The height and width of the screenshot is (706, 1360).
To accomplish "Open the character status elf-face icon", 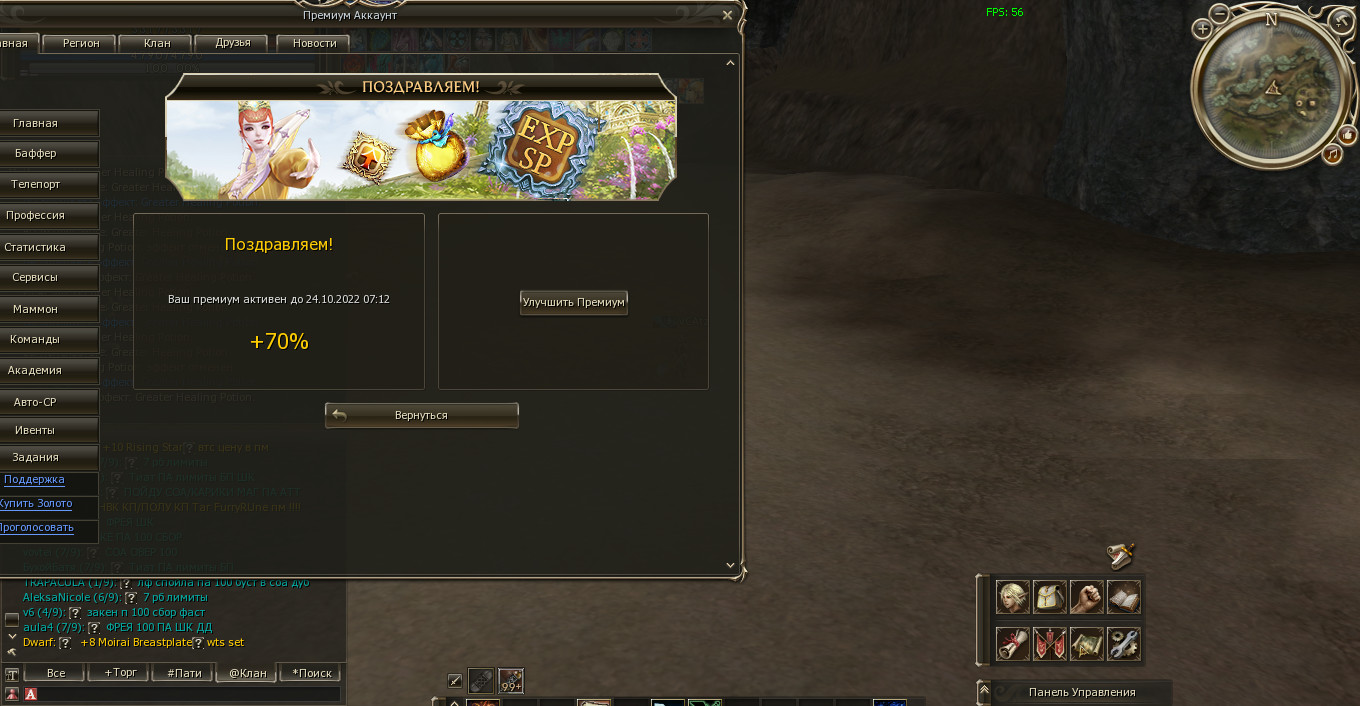I will (1013, 597).
